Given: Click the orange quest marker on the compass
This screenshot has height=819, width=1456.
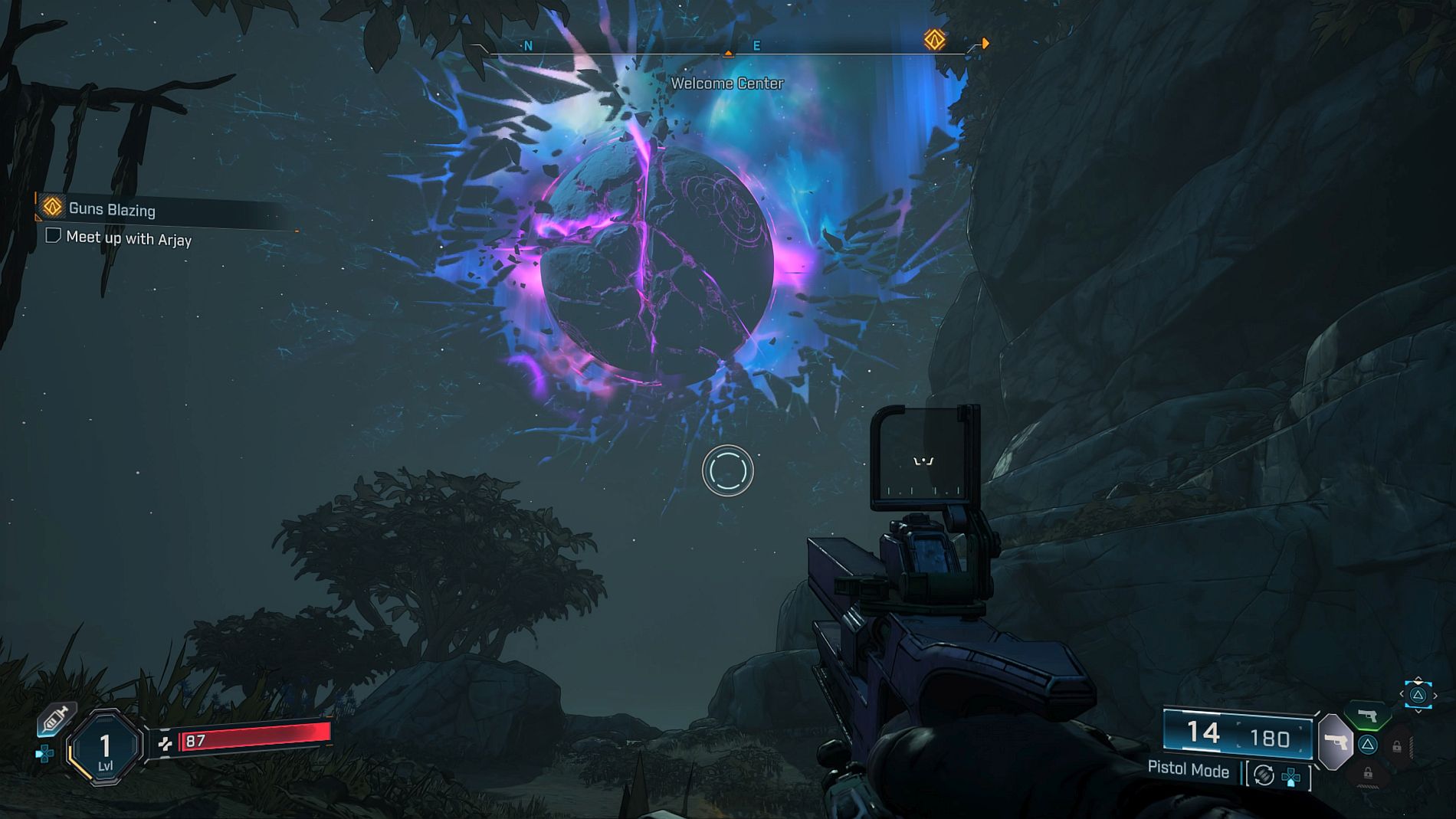Looking at the screenshot, I should 934,40.
